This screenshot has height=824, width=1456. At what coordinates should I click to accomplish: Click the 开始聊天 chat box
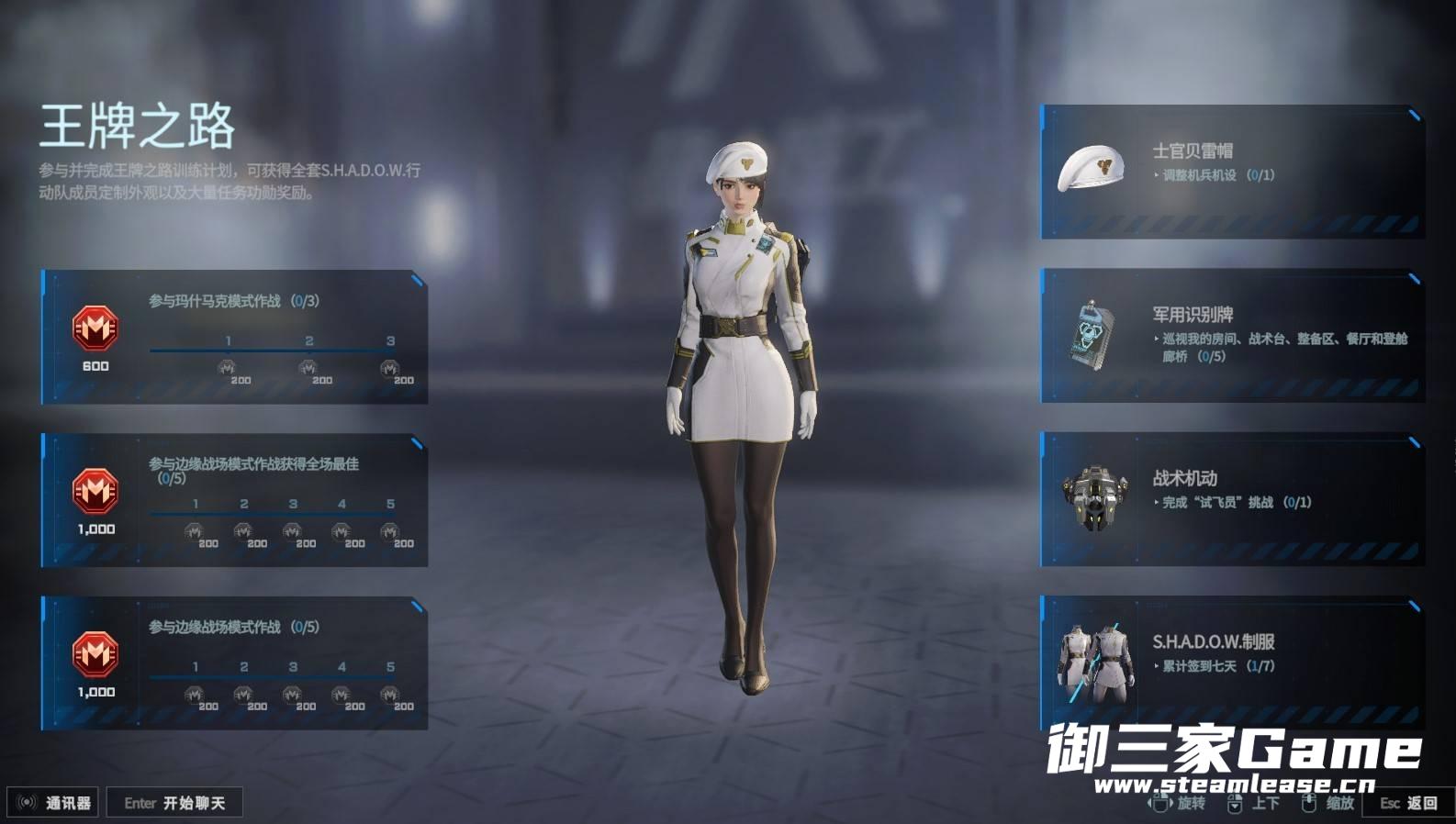pos(174,803)
